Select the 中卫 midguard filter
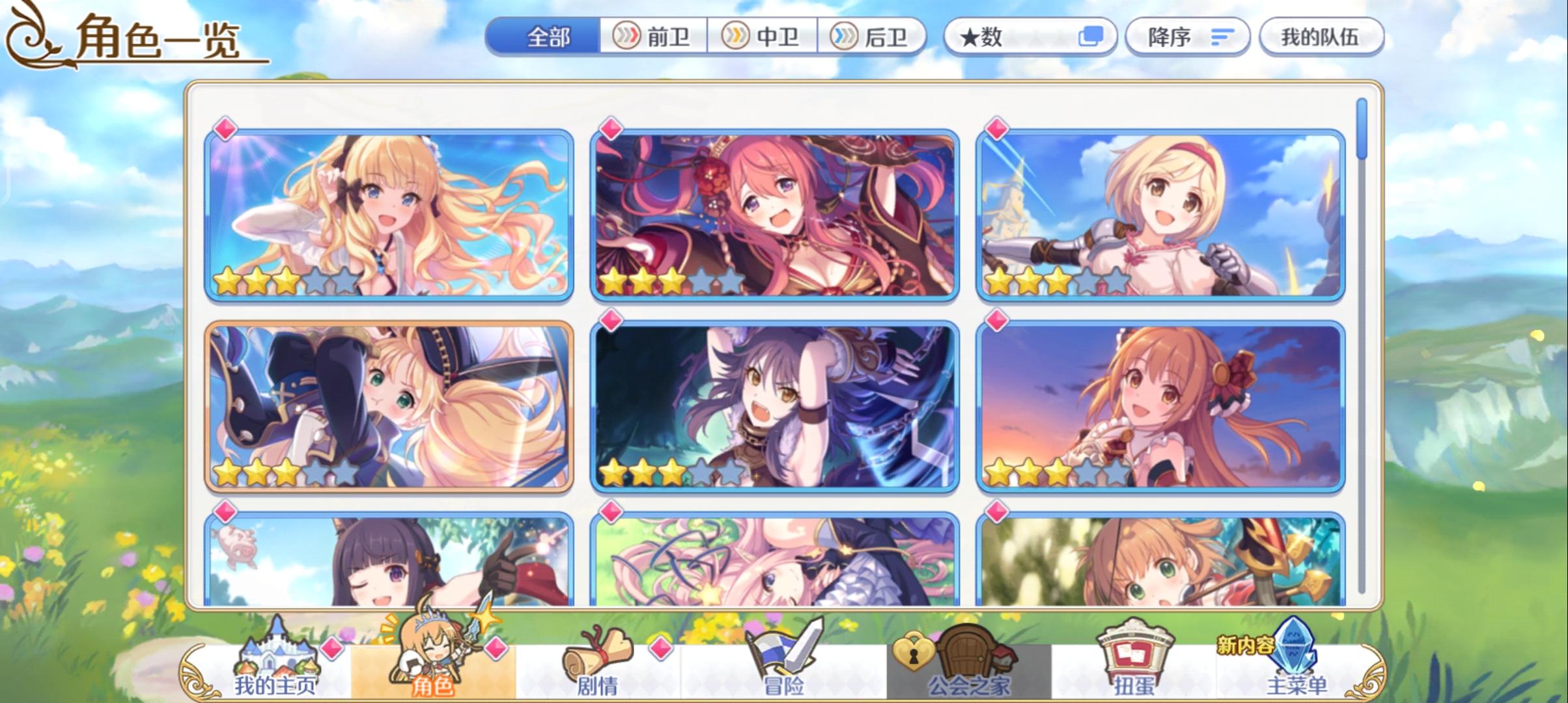This screenshot has width=1568, height=703. coord(763,37)
